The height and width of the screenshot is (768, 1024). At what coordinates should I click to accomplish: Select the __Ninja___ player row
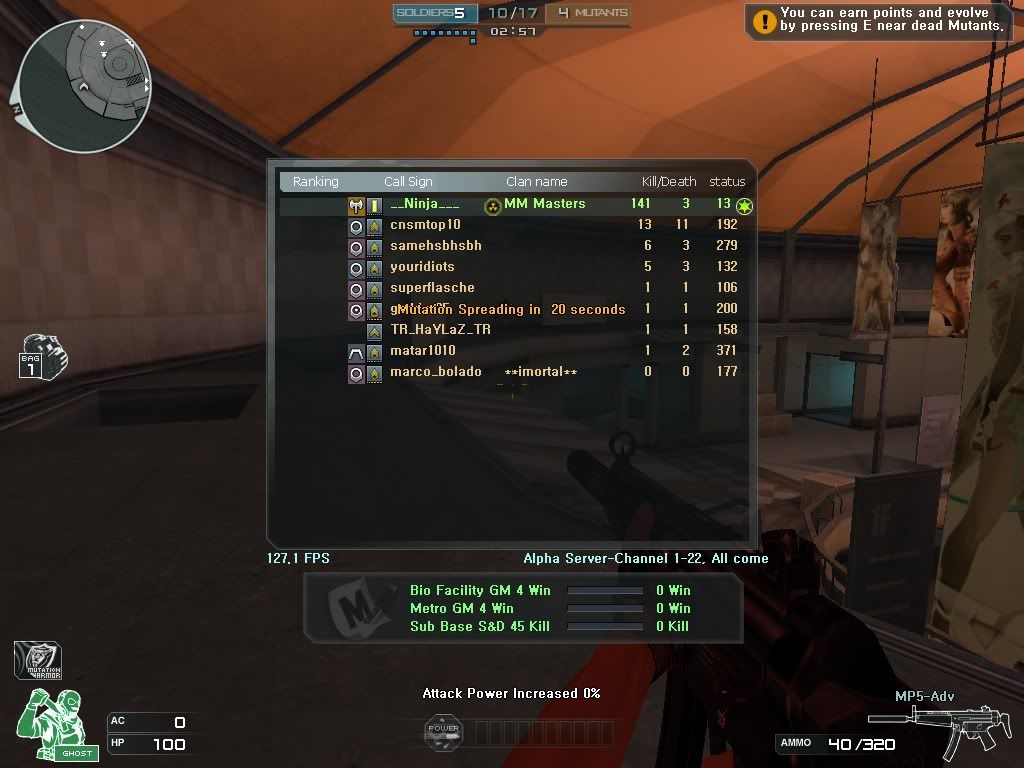click(x=425, y=204)
